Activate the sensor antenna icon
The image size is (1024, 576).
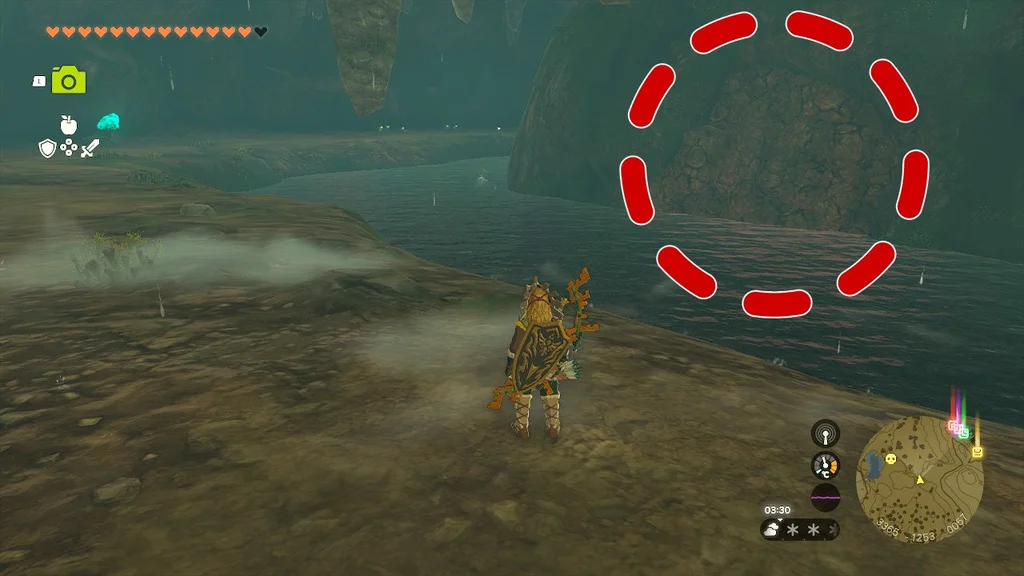[825, 434]
